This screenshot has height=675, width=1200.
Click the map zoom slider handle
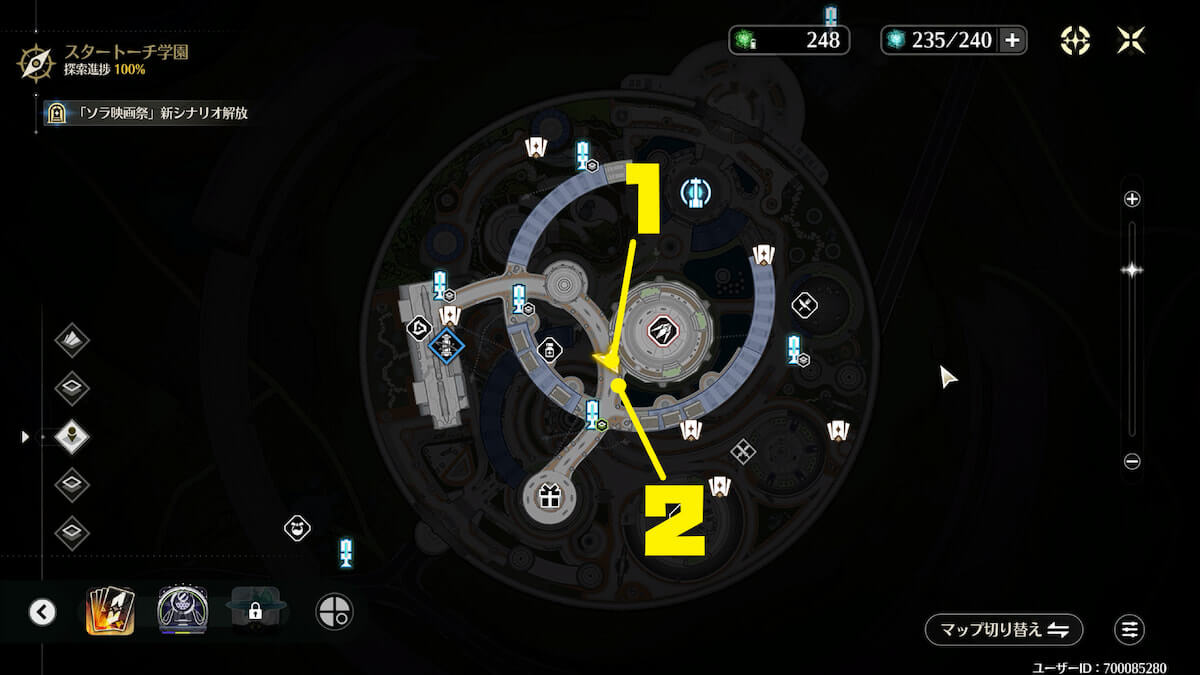point(1132,269)
